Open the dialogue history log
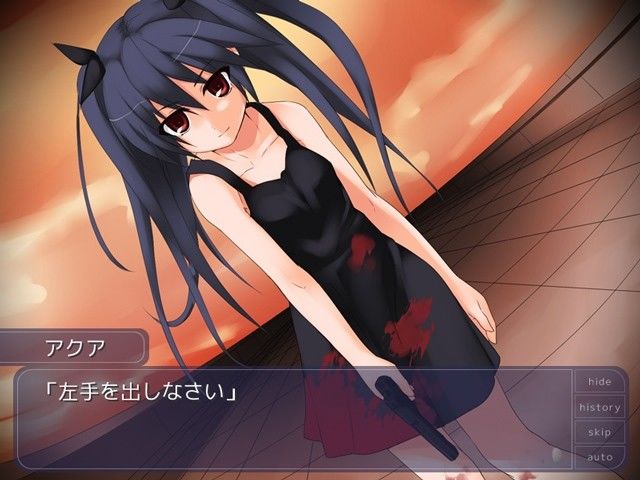 tap(599, 407)
